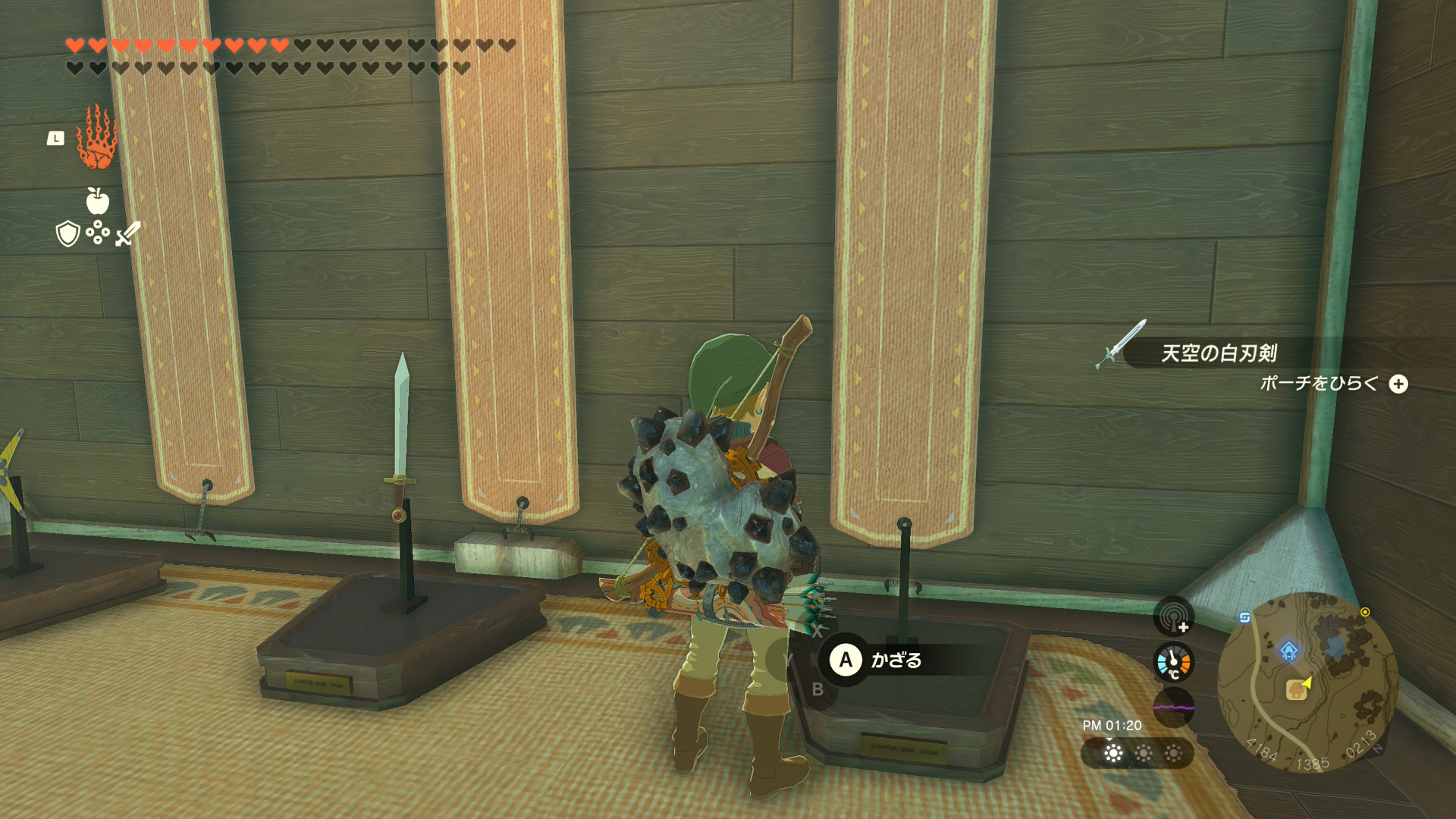
Task: Select the shield quick-slot icon
Action: click(x=68, y=234)
